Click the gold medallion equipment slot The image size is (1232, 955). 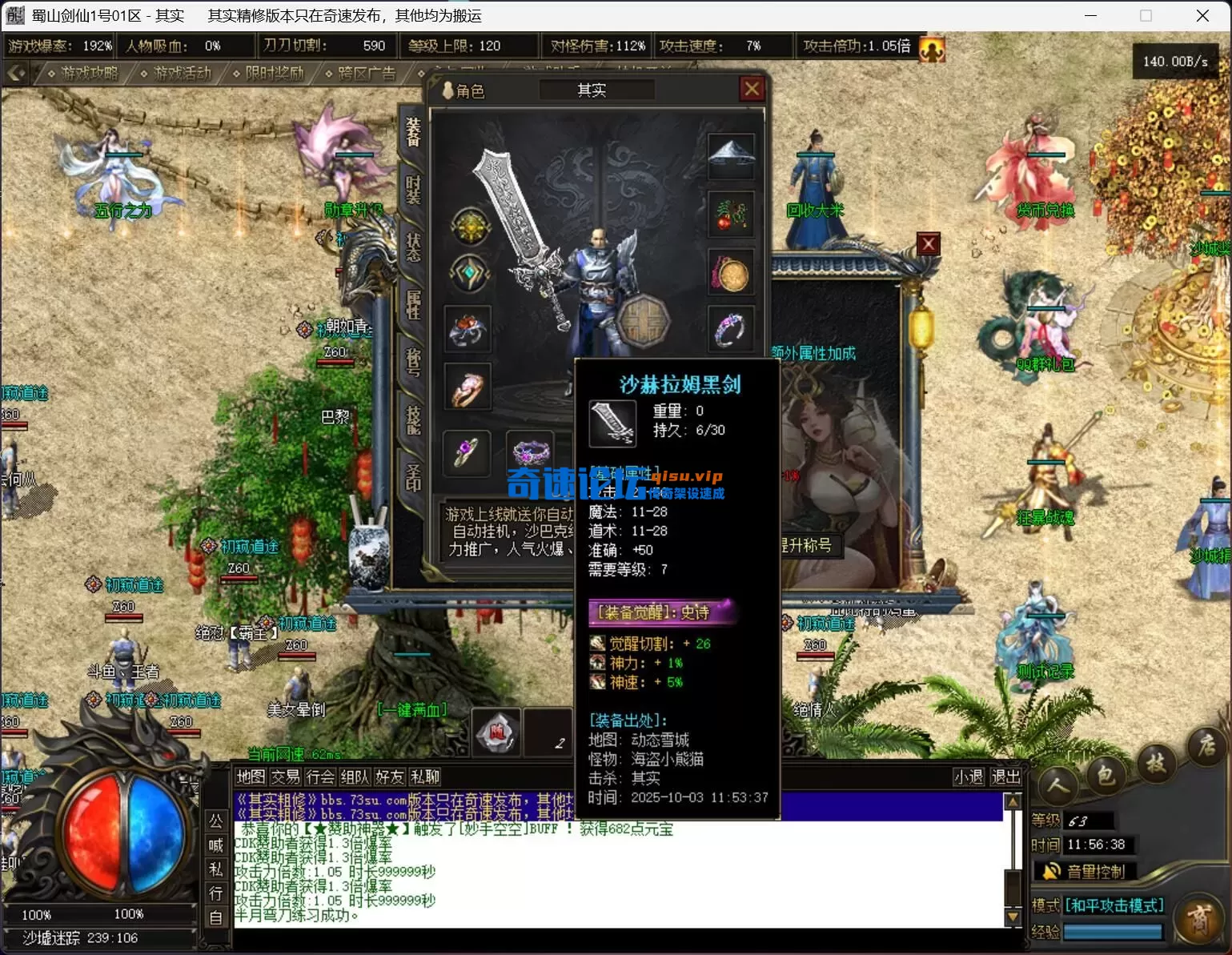[731, 272]
